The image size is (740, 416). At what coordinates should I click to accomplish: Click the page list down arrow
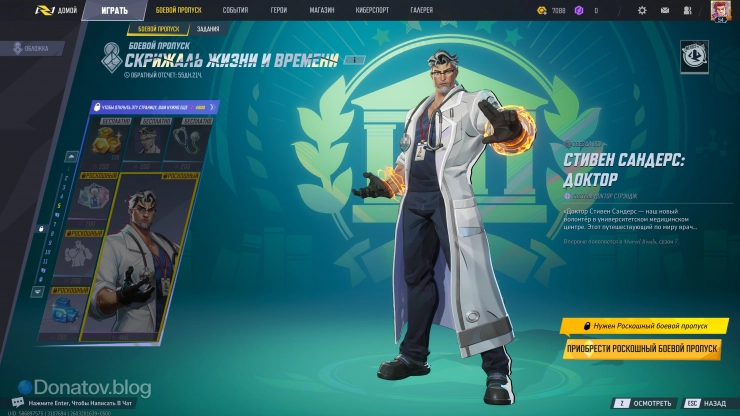[x=38, y=292]
